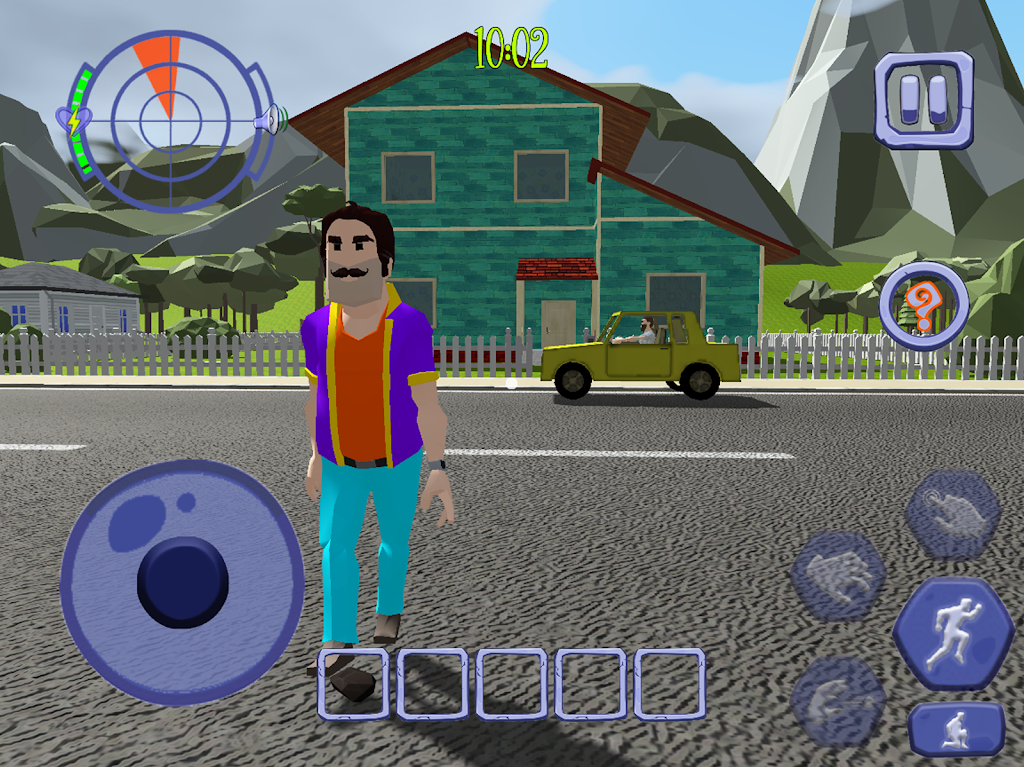Tap the virtual joystick knob
The width and height of the screenshot is (1024, 767).
(x=183, y=582)
